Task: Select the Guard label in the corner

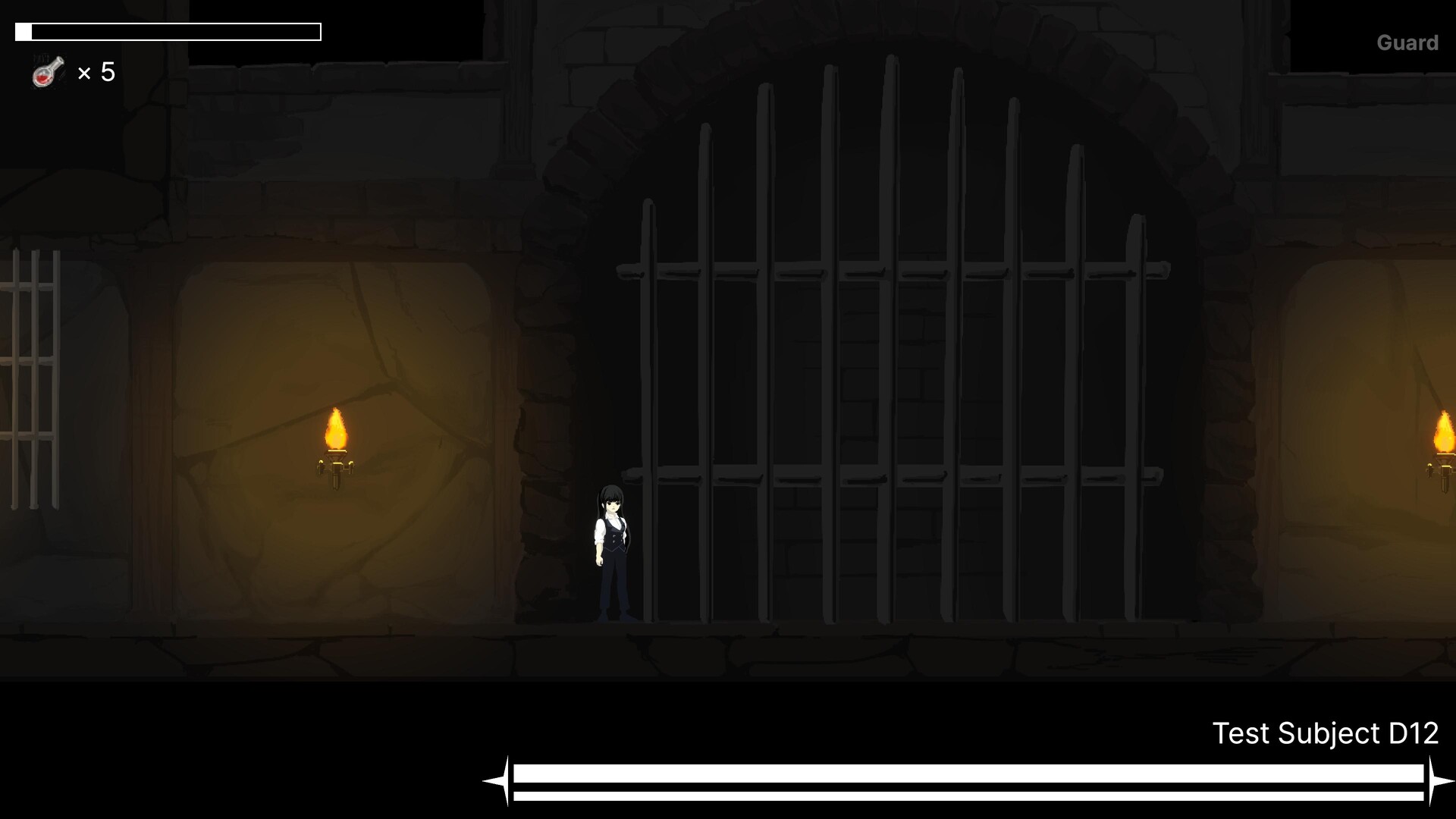Action: pos(1407,42)
